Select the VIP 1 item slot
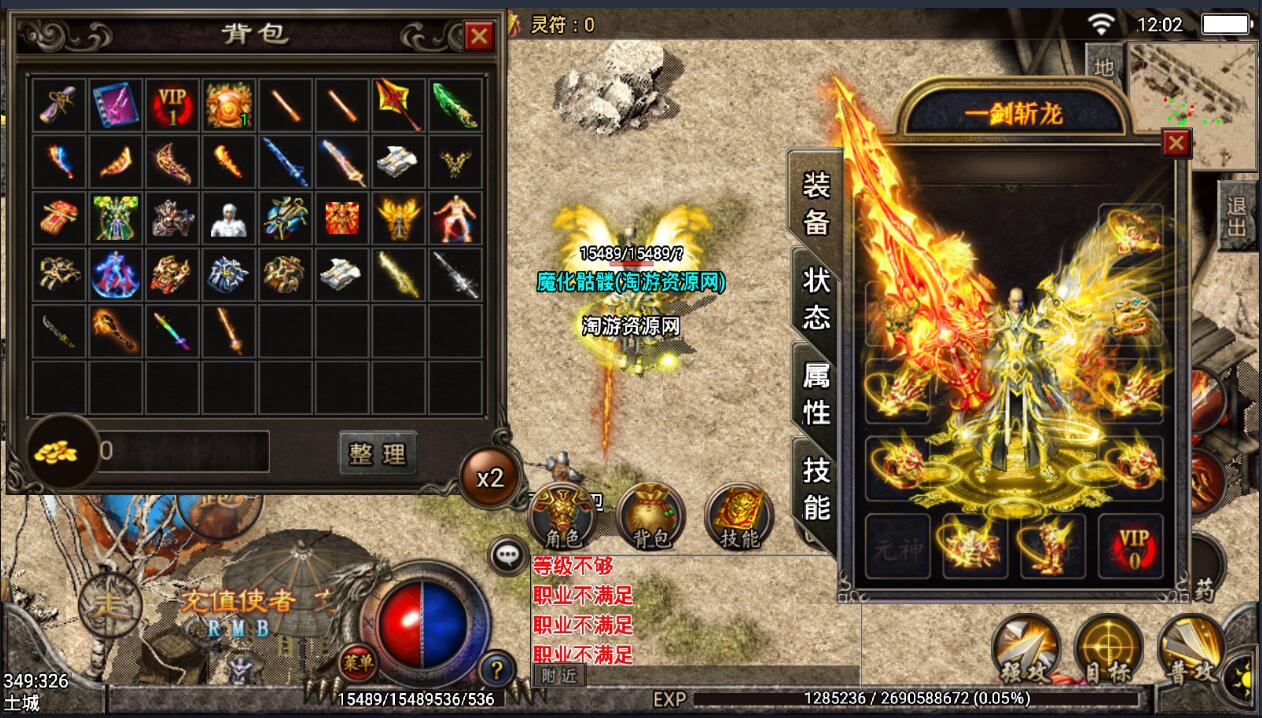The image size is (1262, 718). coord(173,104)
